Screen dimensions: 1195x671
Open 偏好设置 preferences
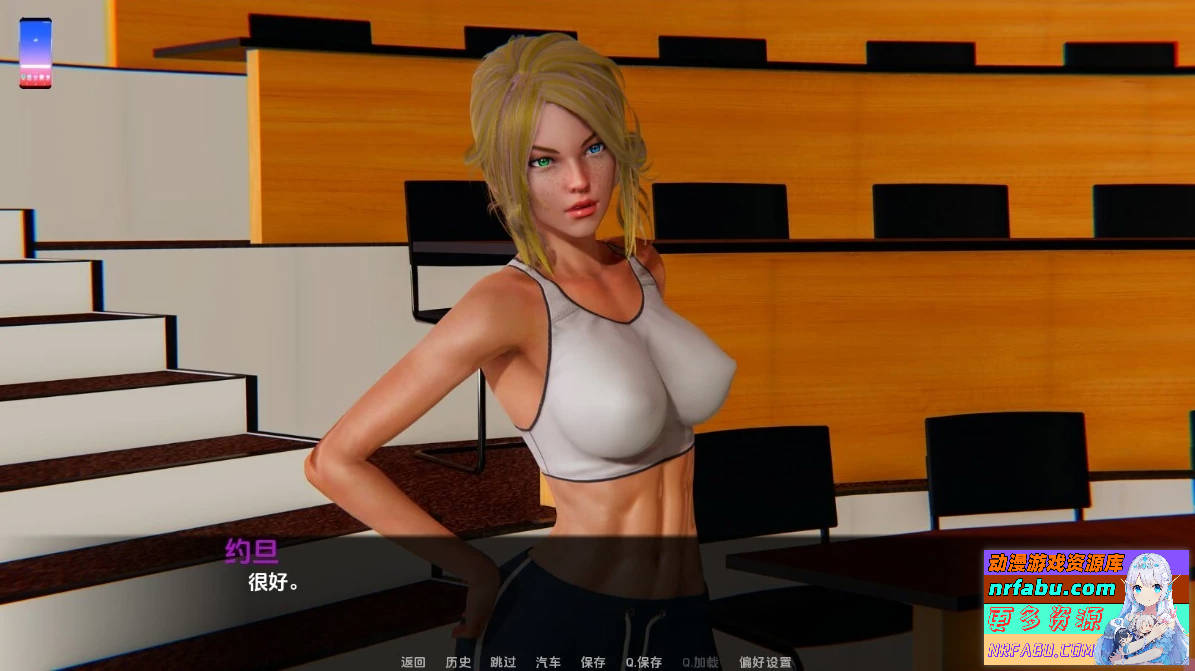(x=765, y=662)
